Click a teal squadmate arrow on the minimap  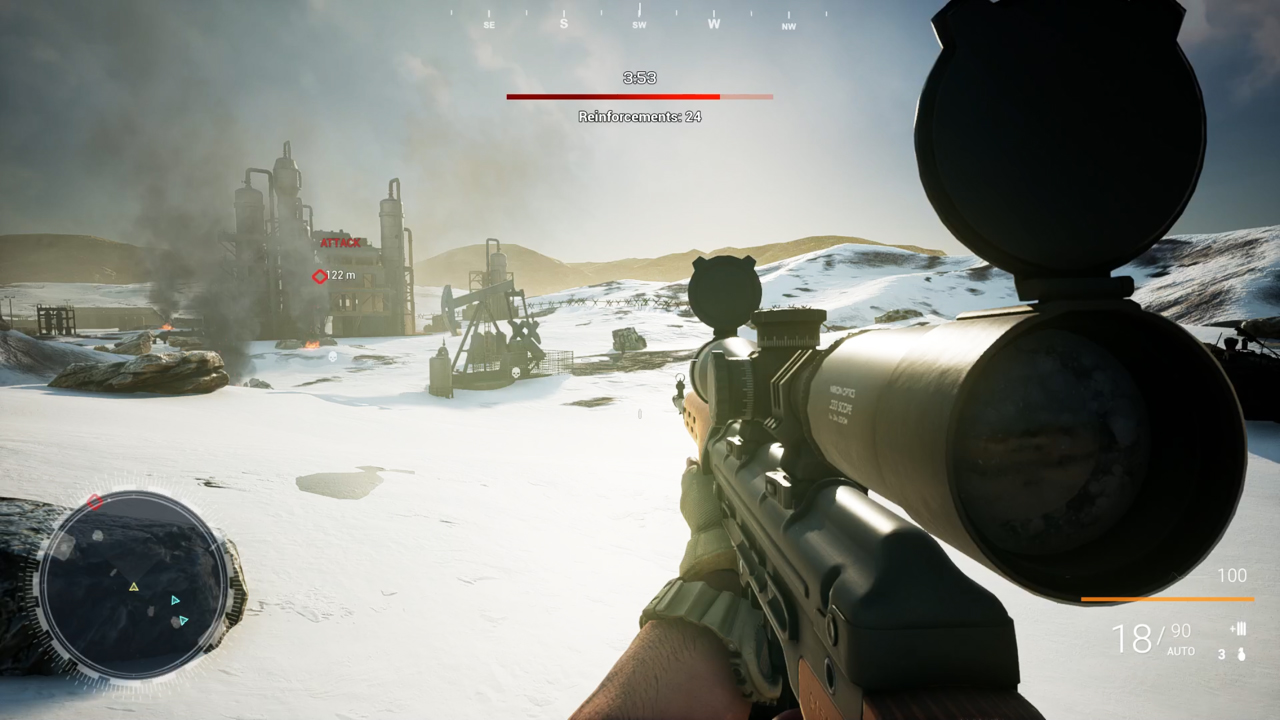point(175,601)
